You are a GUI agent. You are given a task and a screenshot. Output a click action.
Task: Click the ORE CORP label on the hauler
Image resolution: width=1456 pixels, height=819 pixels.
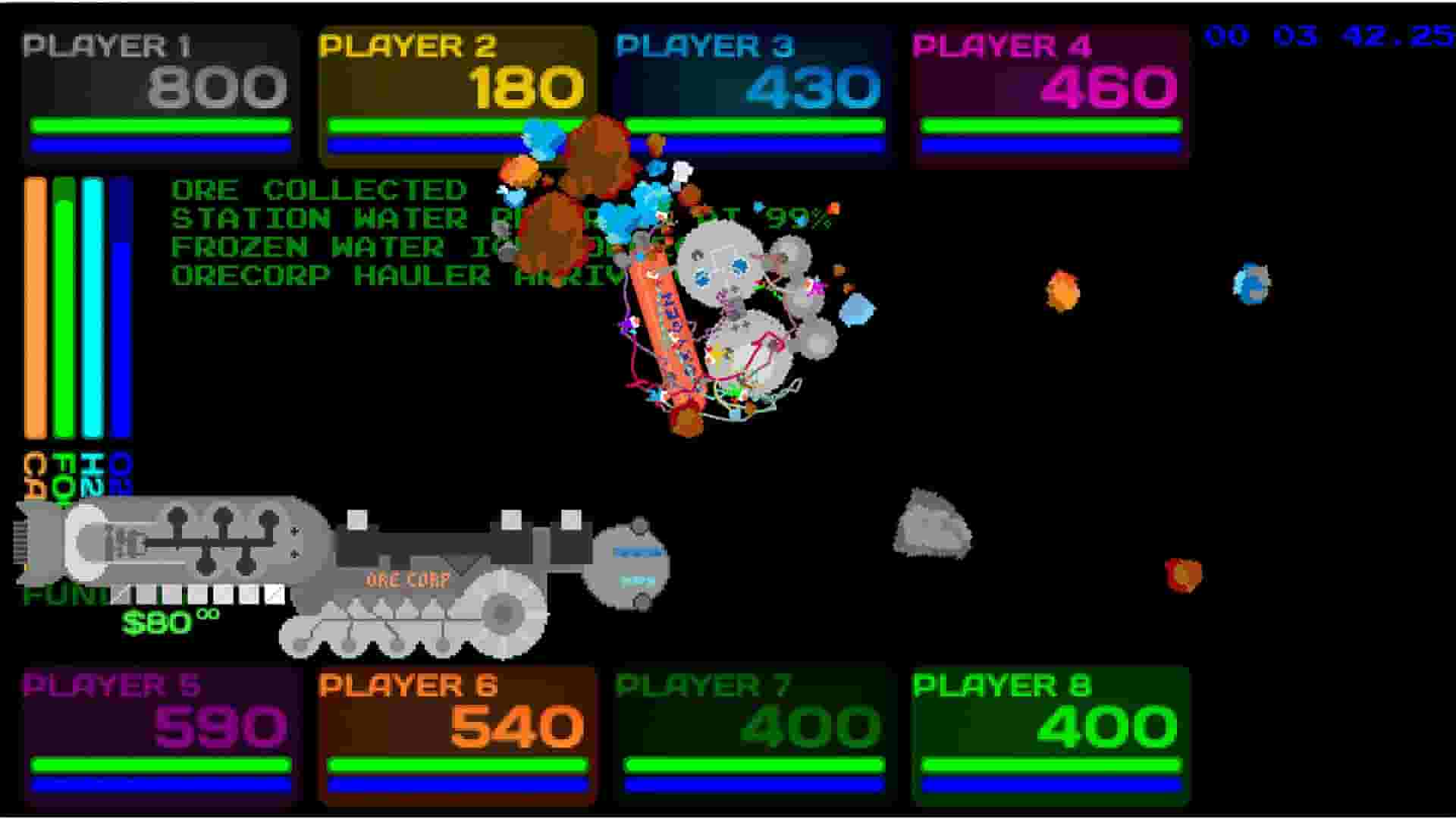point(406,582)
